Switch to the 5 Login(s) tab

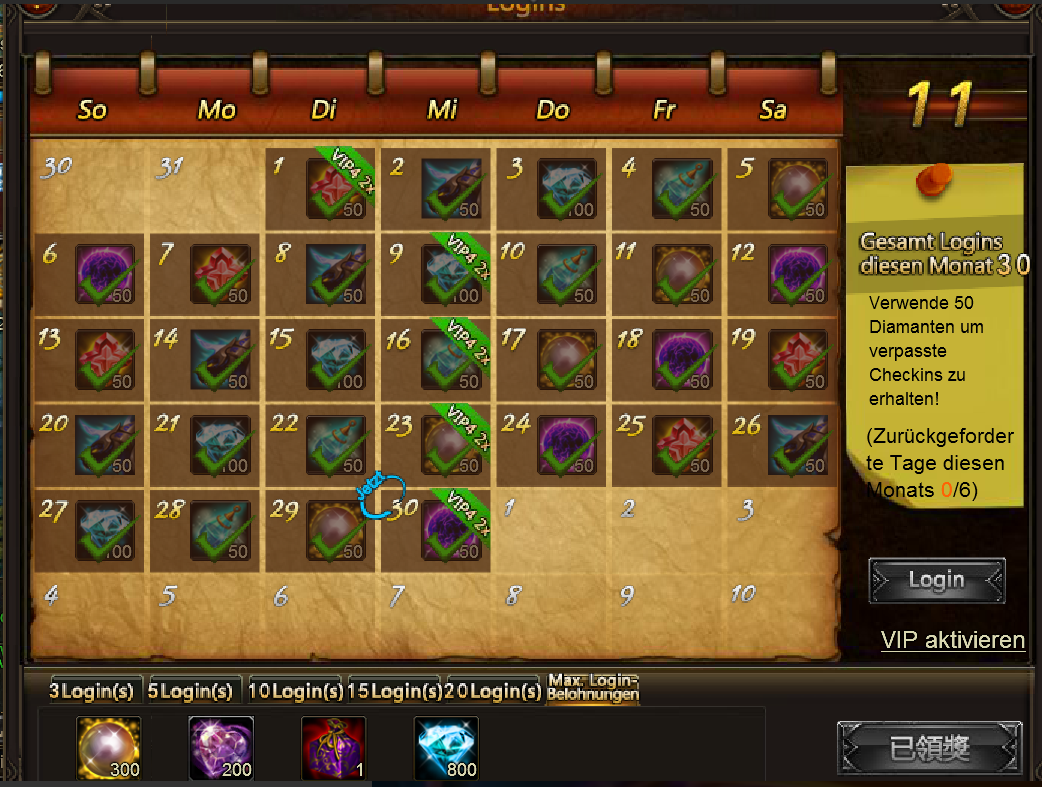pos(190,690)
